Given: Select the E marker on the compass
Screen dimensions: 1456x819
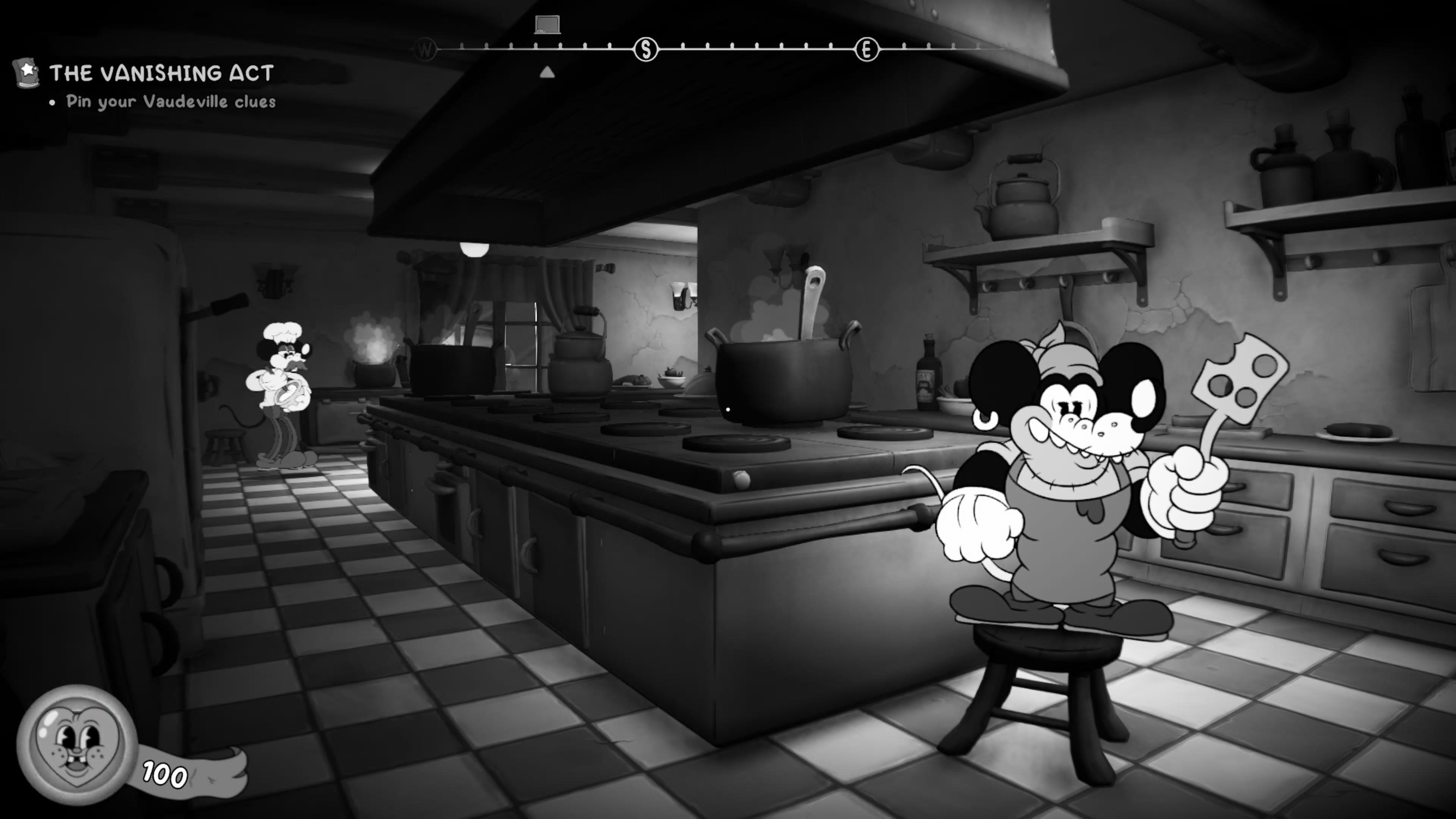Looking at the screenshot, I should coord(866,50).
